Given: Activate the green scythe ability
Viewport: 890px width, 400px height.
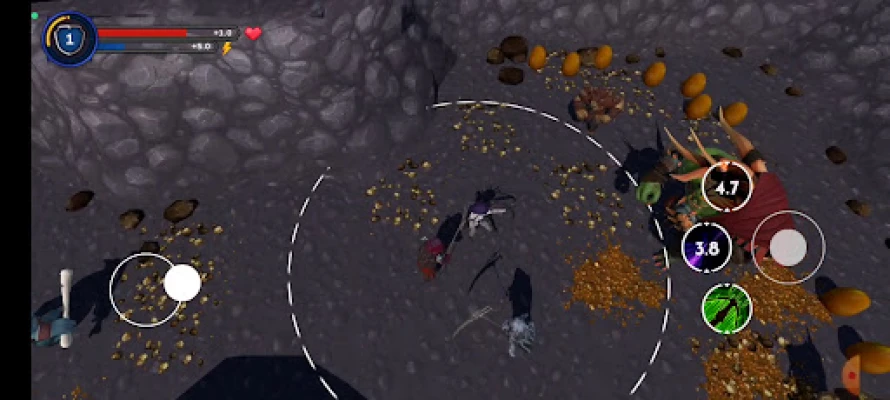Looking at the screenshot, I should pos(727,307).
